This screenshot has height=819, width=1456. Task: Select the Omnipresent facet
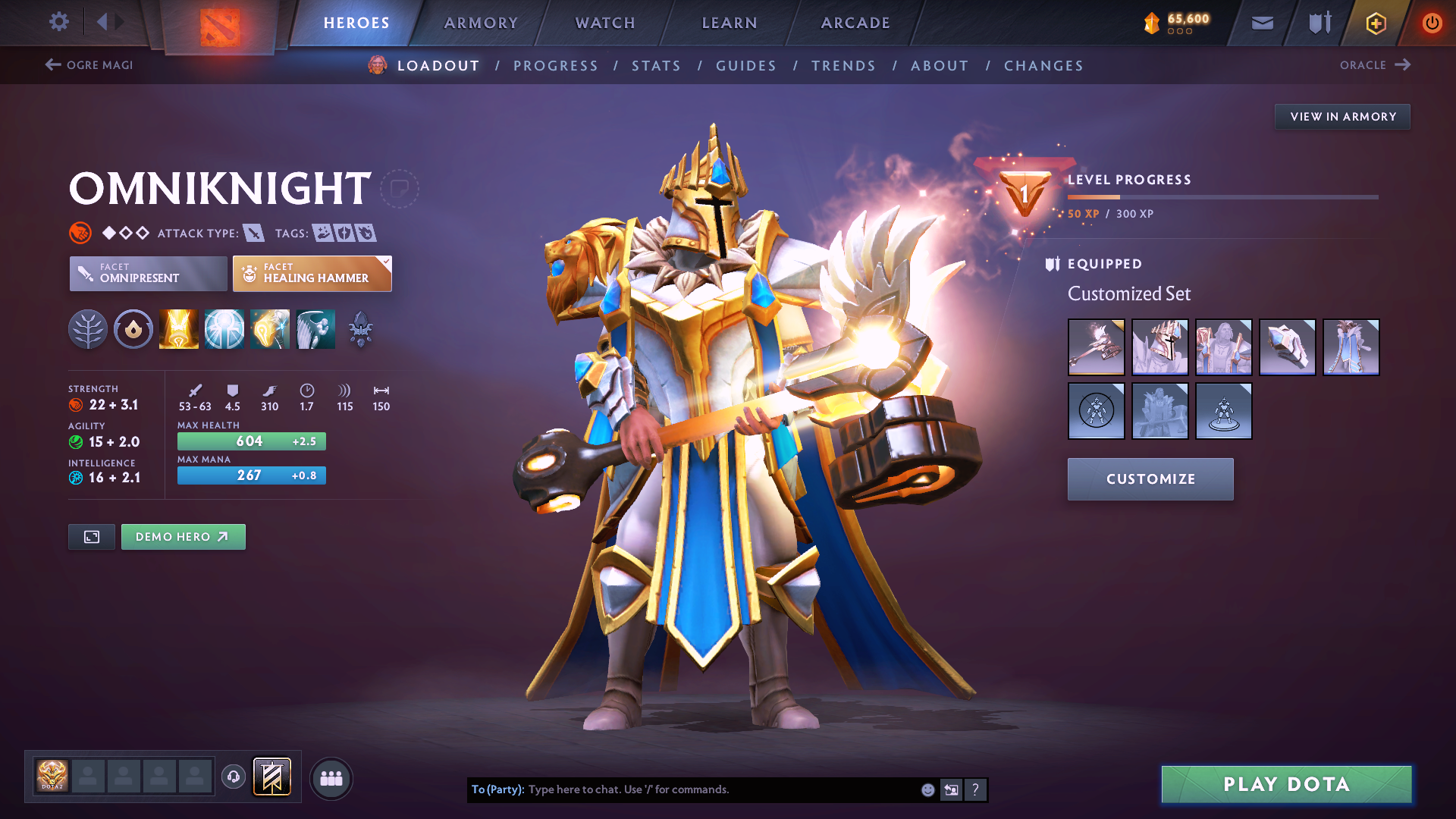pyautogui.click(x=147, y=274)
